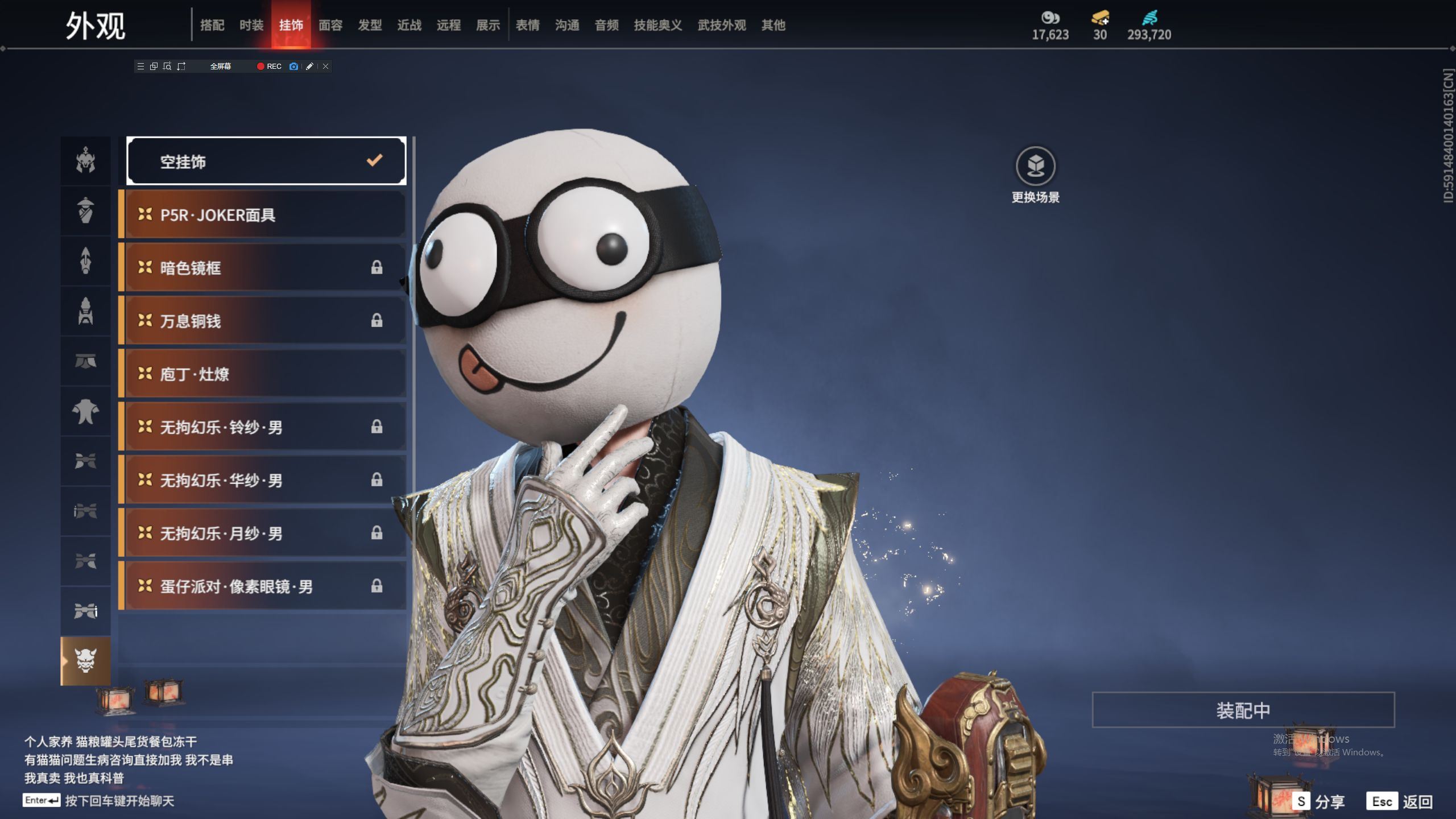
Task: Select the 空挂饰 empty accessory entry
Action: [x=266, y=162]
